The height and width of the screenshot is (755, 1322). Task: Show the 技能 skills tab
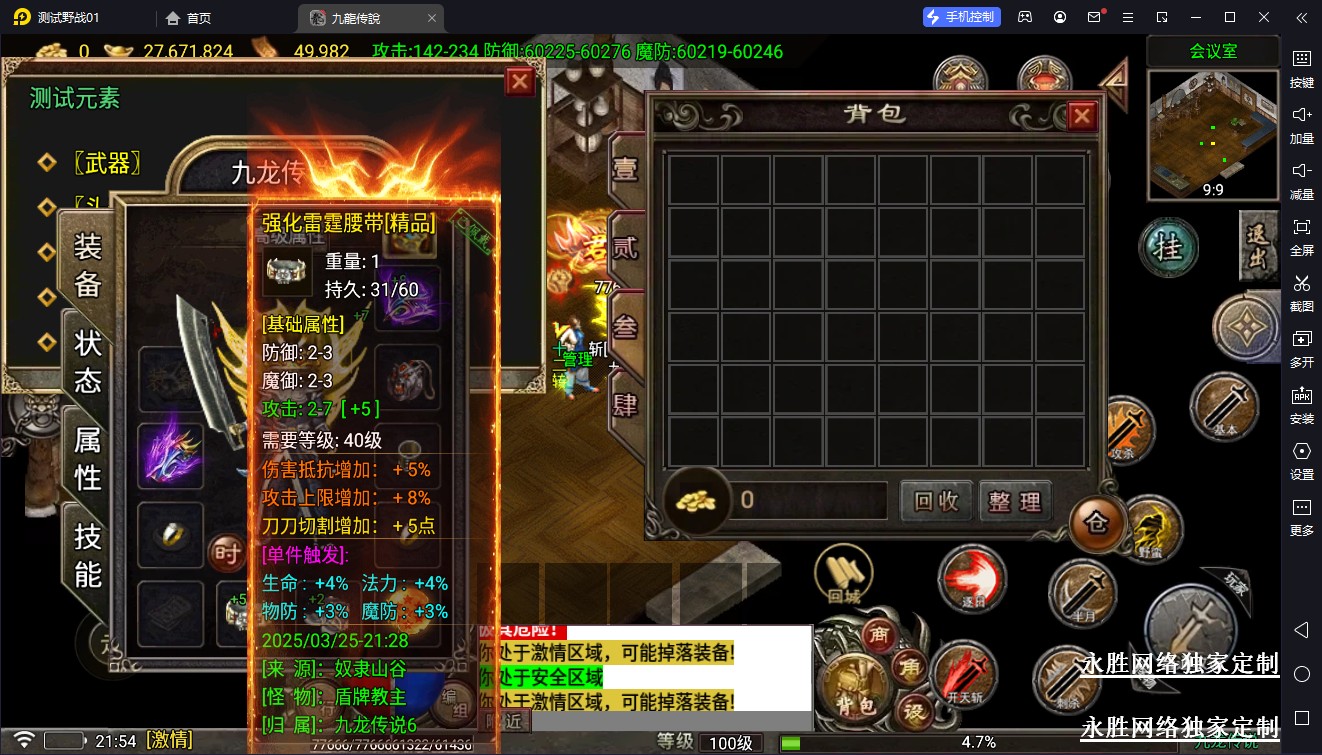pyautogui.click(x=88, y=554)
